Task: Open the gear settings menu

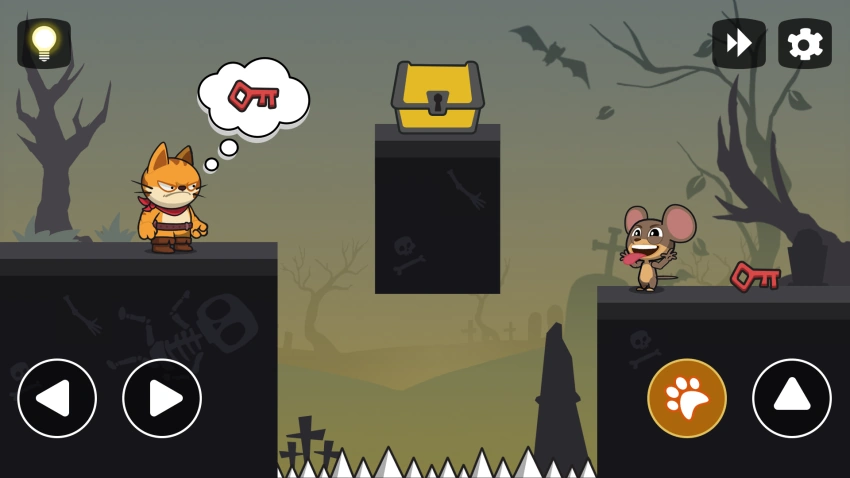Action: pos(804,44)
